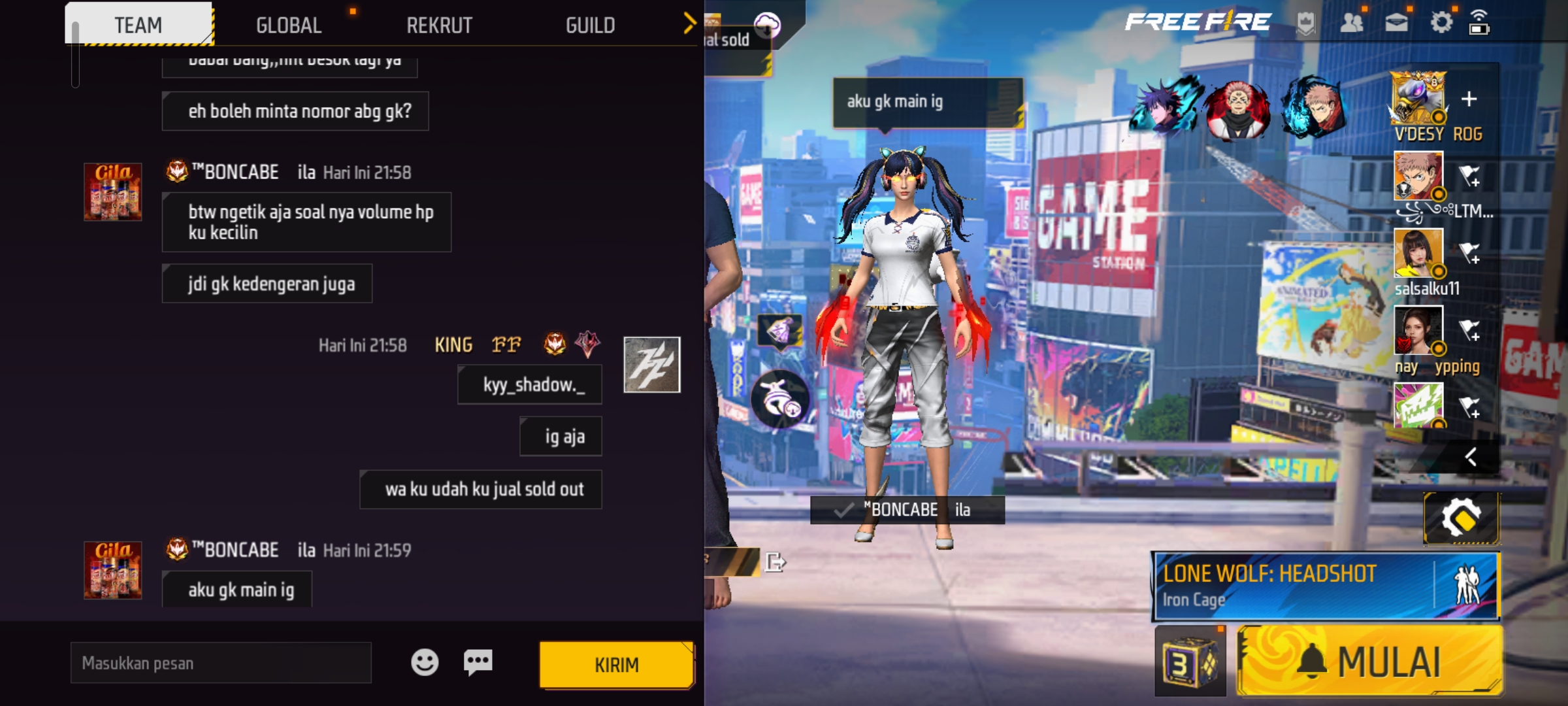Collapse the friends list side panel

1471,456
